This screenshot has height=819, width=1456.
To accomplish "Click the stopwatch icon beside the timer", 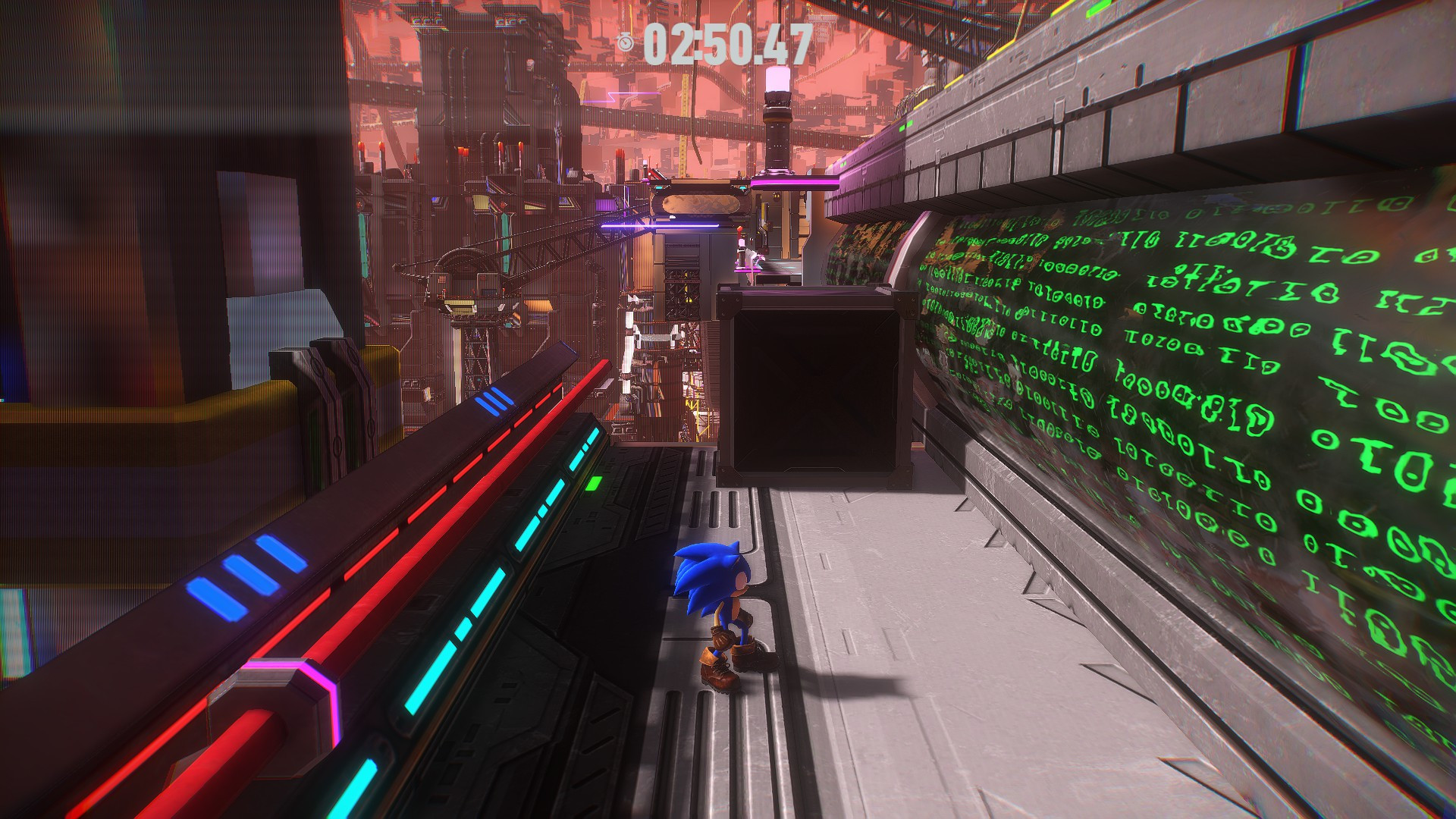I will [626, 43].
